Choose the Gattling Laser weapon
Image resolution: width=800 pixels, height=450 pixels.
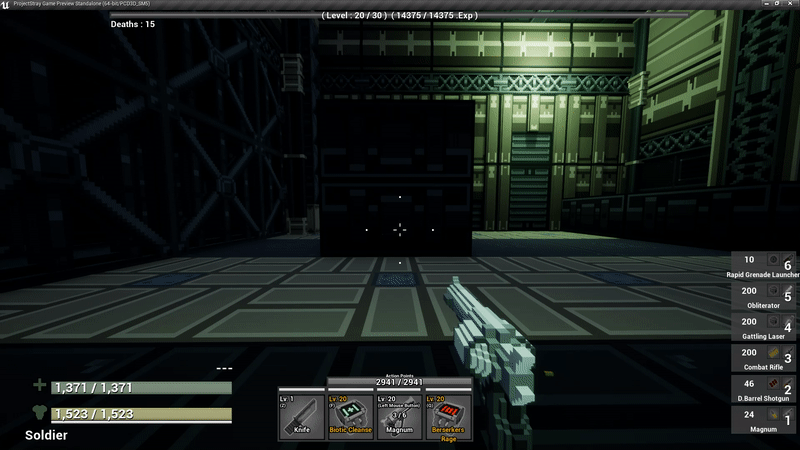tap(765, 326)
